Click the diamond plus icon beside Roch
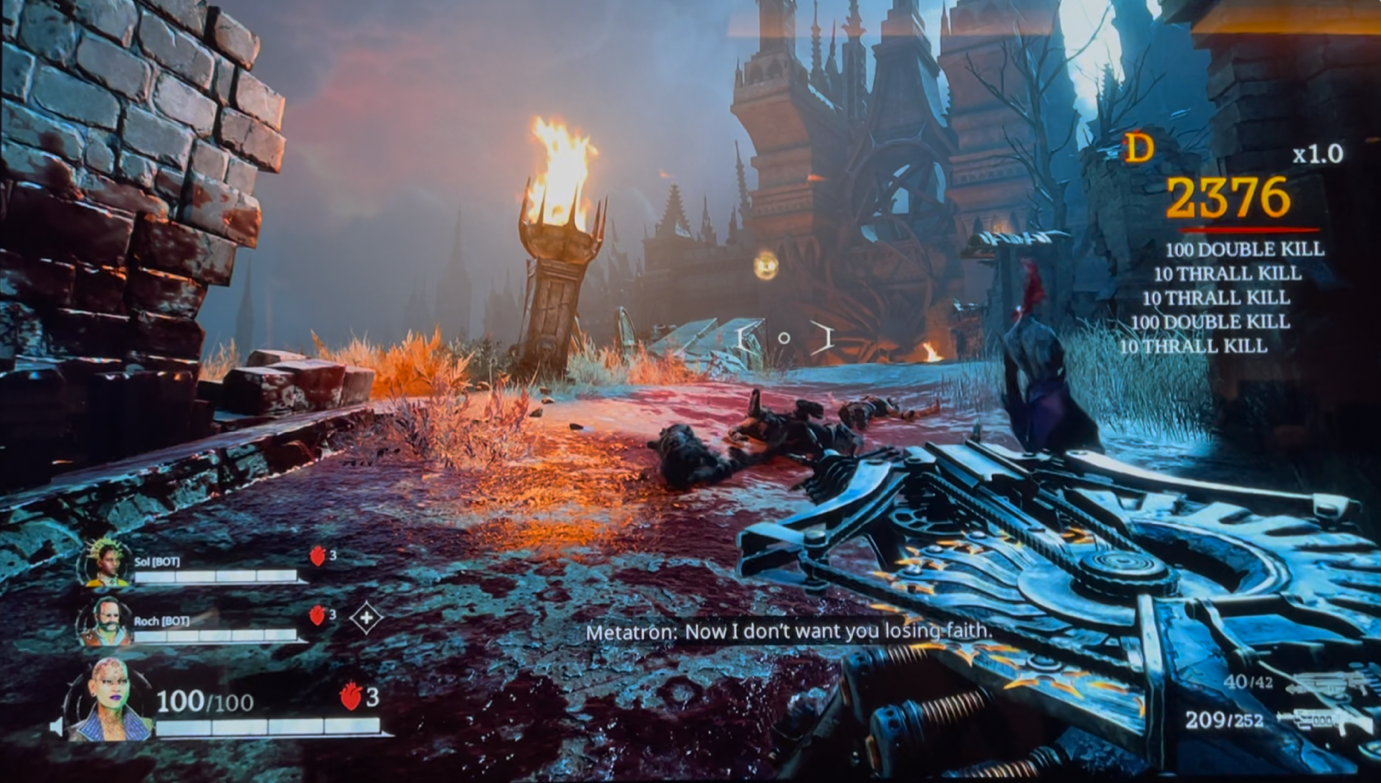1381x783 pixels. tap(366, 618)
